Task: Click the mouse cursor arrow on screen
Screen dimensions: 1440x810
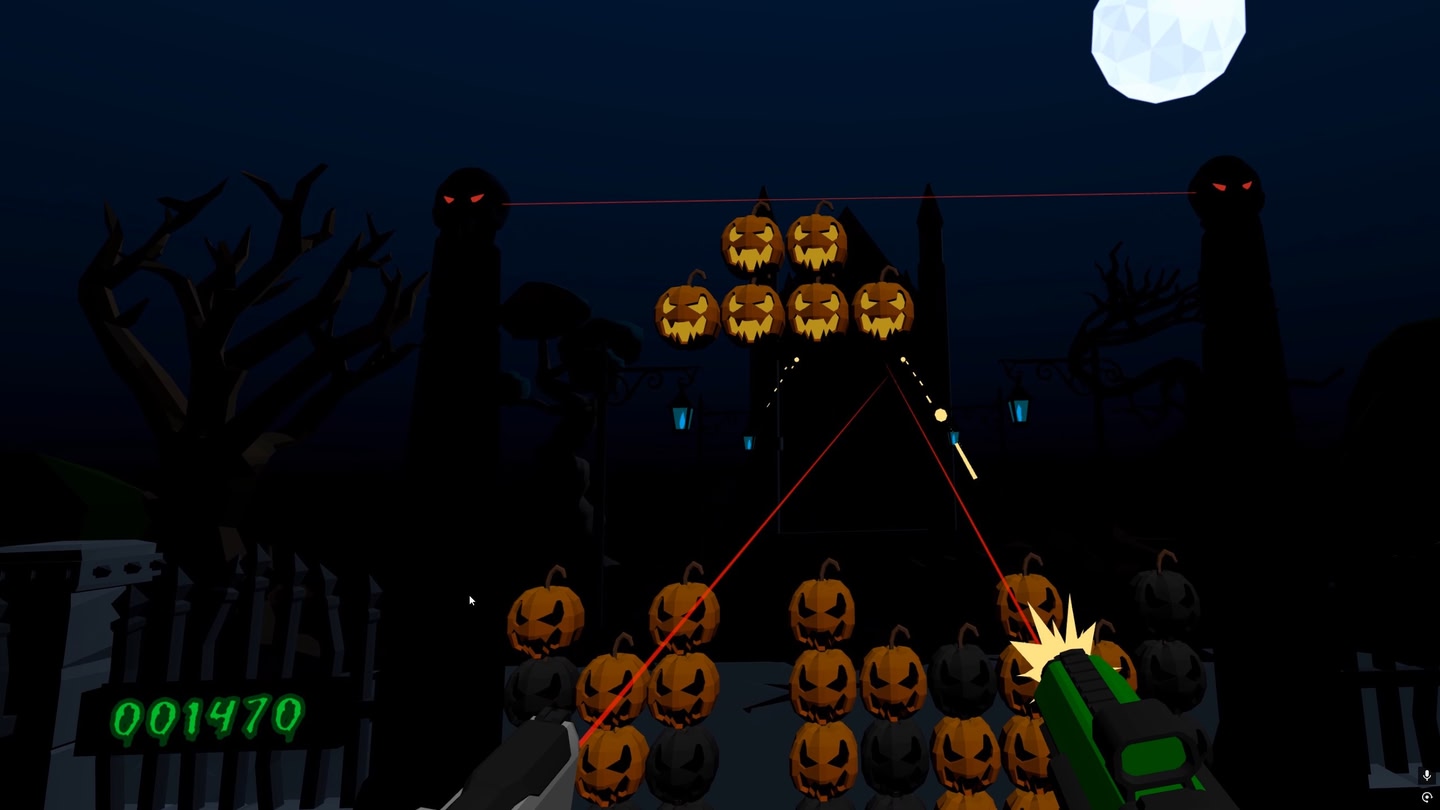Action: click(x=470, y=600)
